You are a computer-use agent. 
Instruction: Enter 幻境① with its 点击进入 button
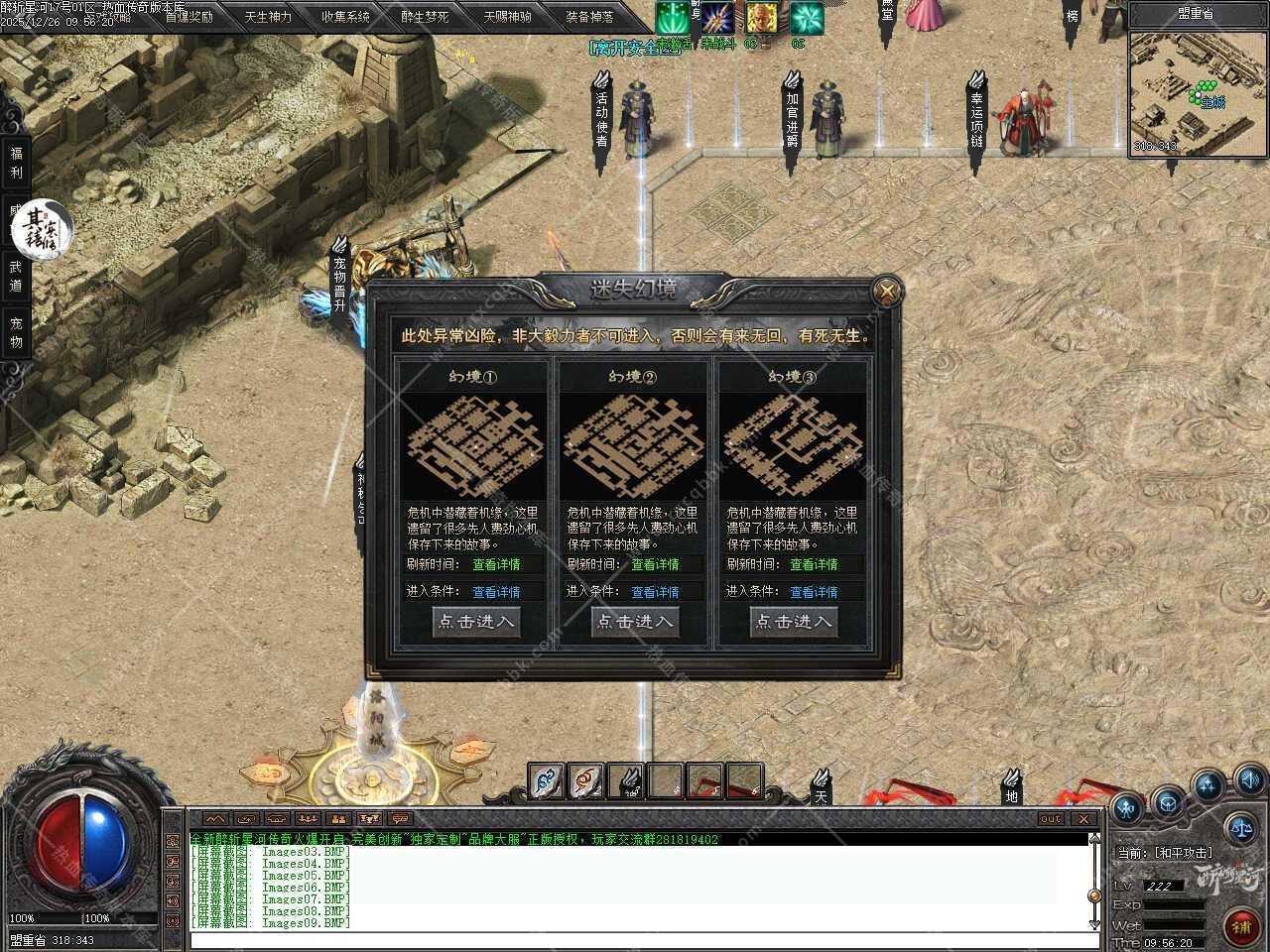point(476,622)
